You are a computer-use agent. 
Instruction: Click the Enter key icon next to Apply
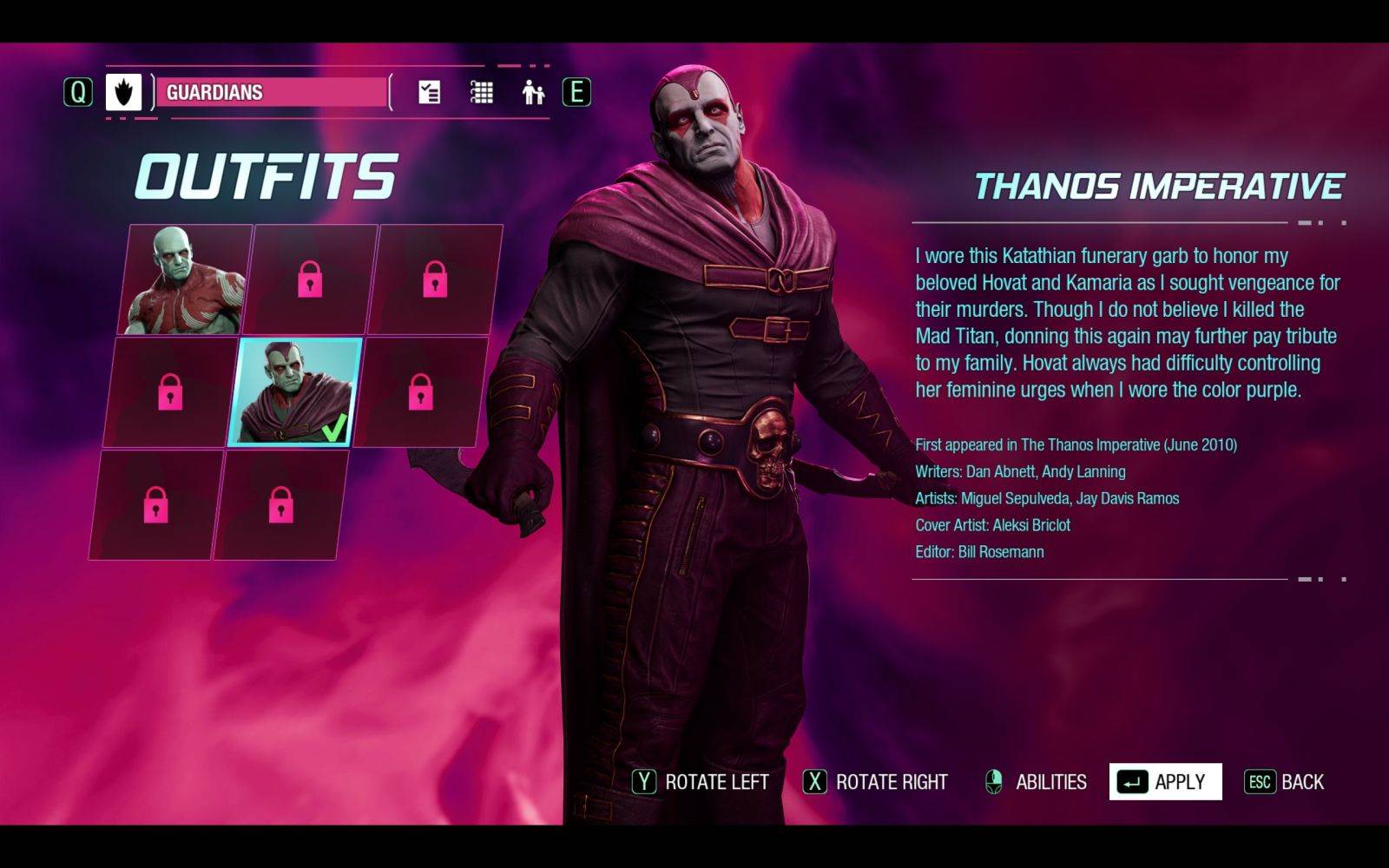click(x=1131, y=780)
